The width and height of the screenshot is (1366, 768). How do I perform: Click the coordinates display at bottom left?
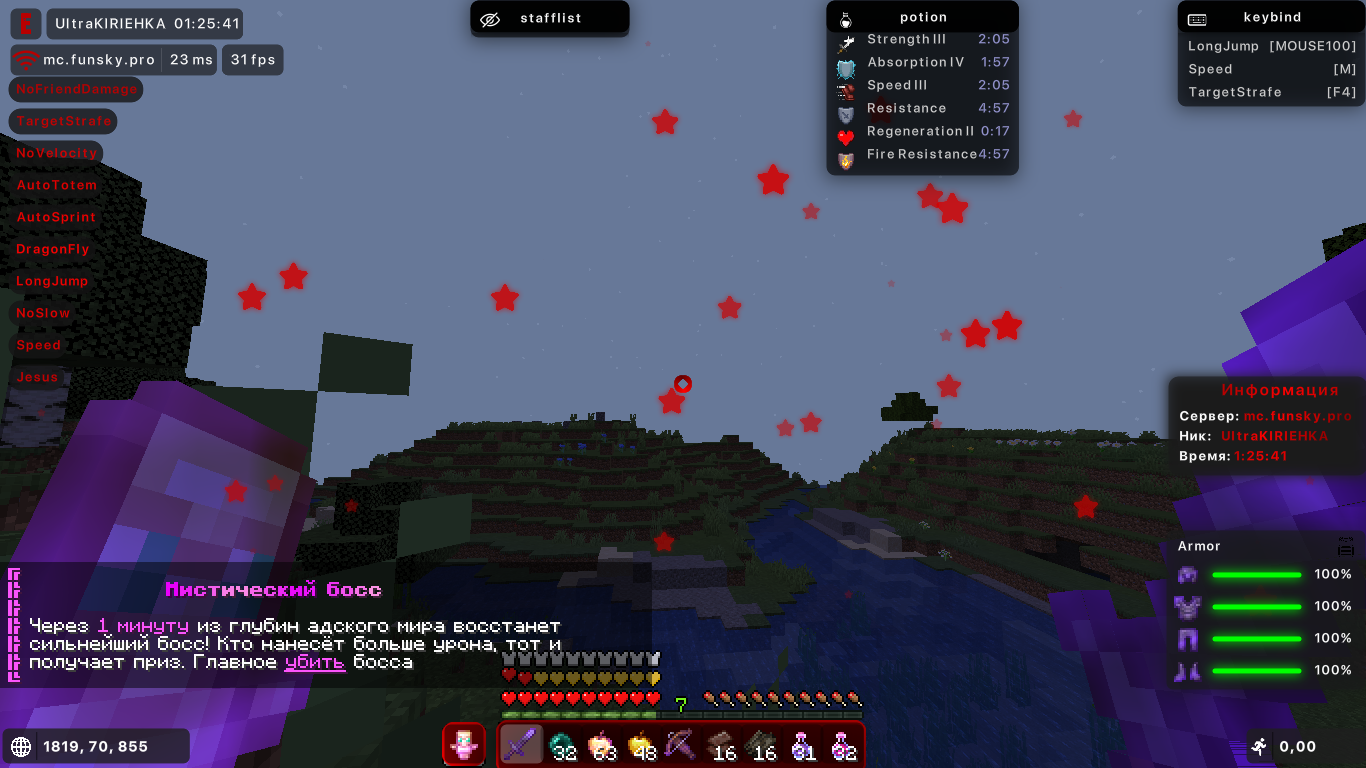tap(95, 745)
